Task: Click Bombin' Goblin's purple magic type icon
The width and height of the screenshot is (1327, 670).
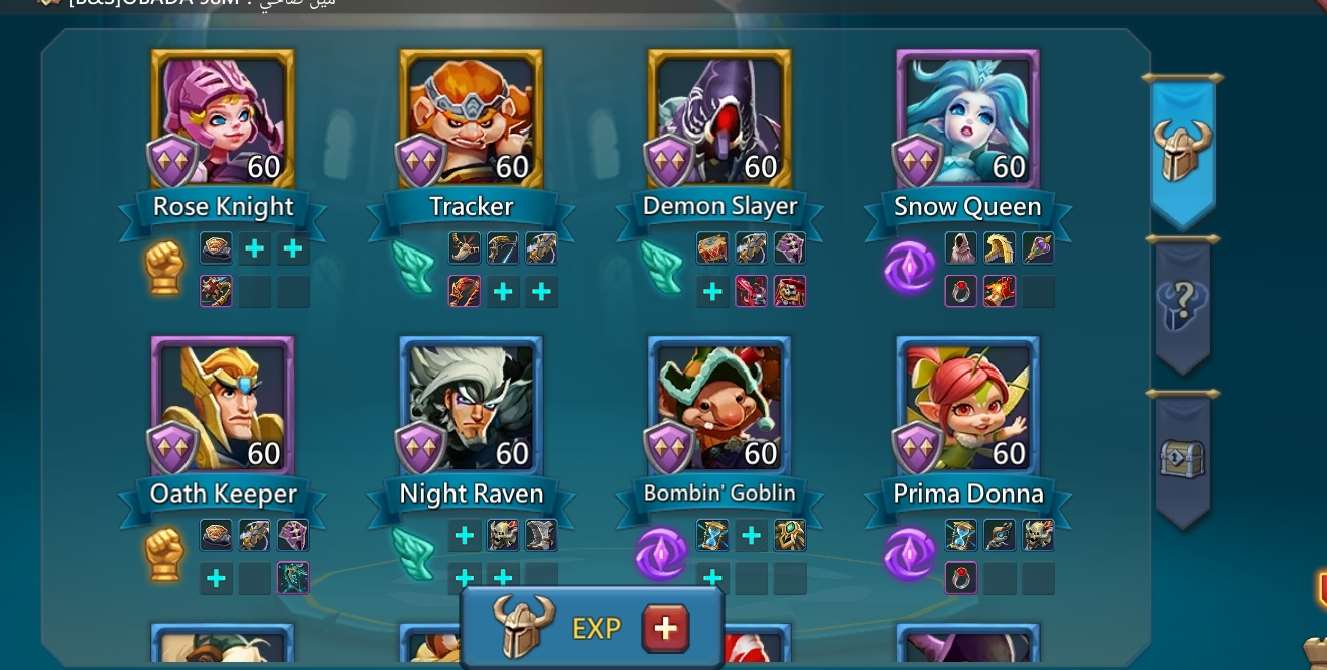Action: (x=661, y=555)
